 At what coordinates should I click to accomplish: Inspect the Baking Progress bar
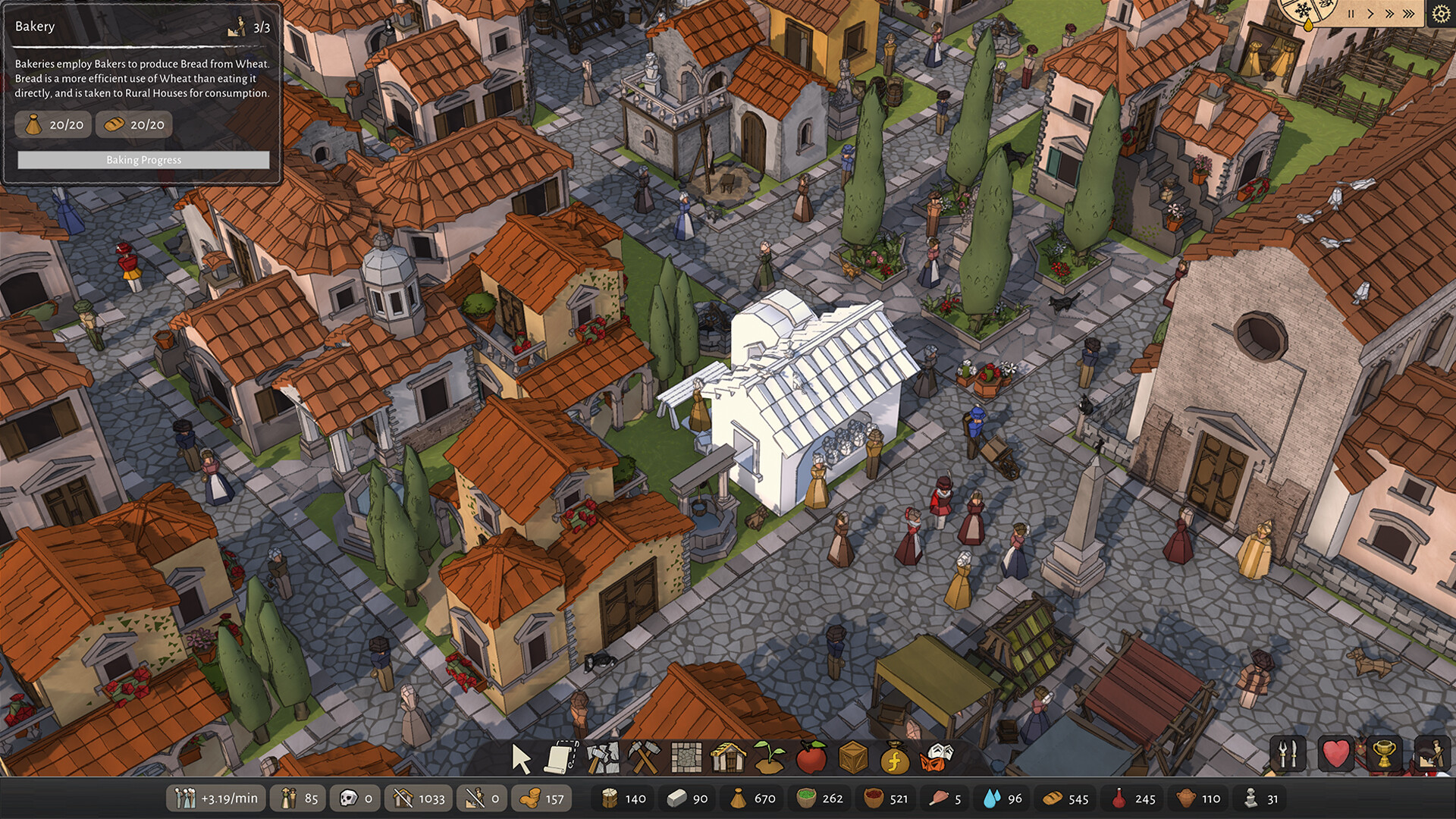point(143,160)
